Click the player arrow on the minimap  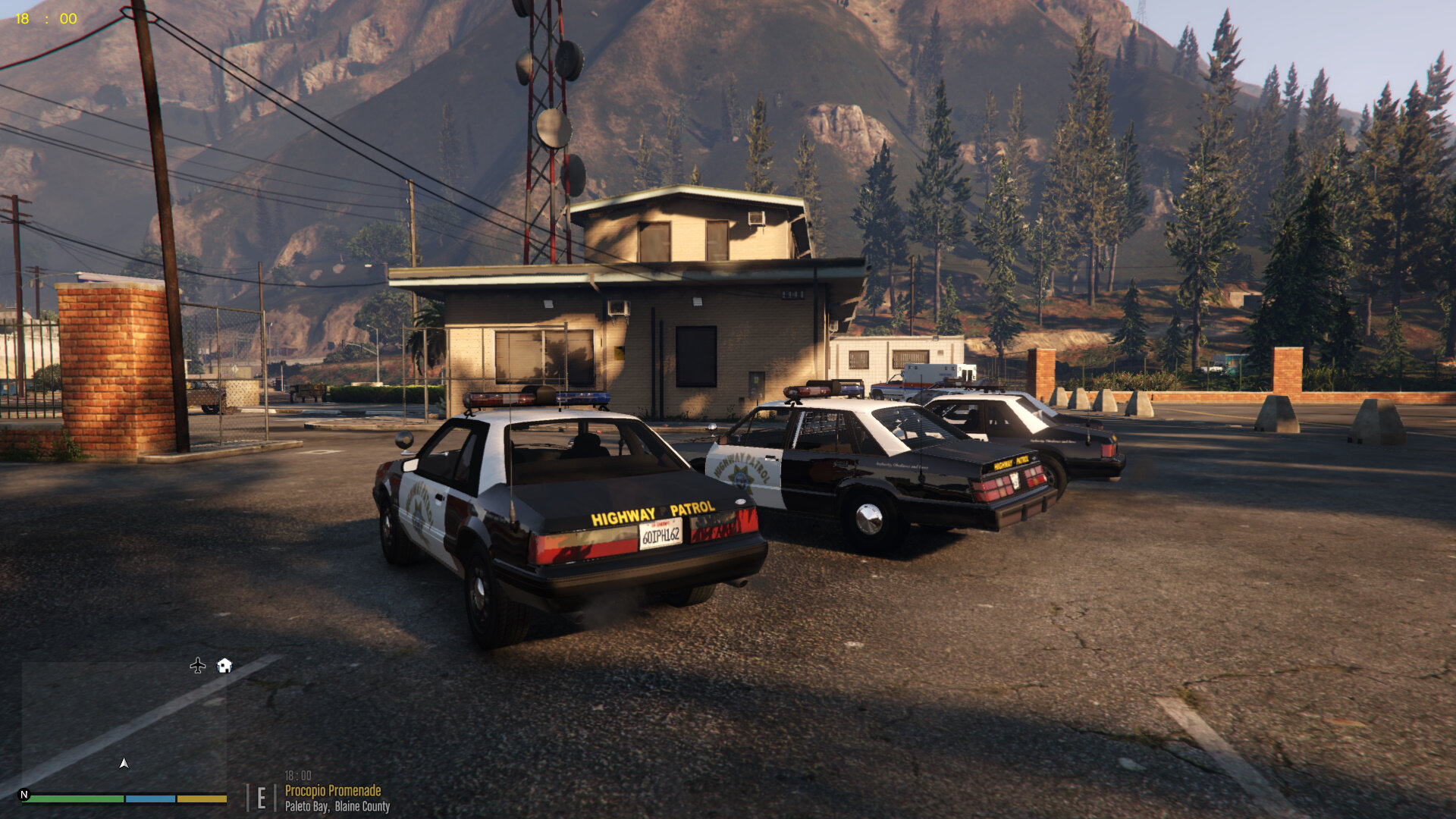coord(124,764)
